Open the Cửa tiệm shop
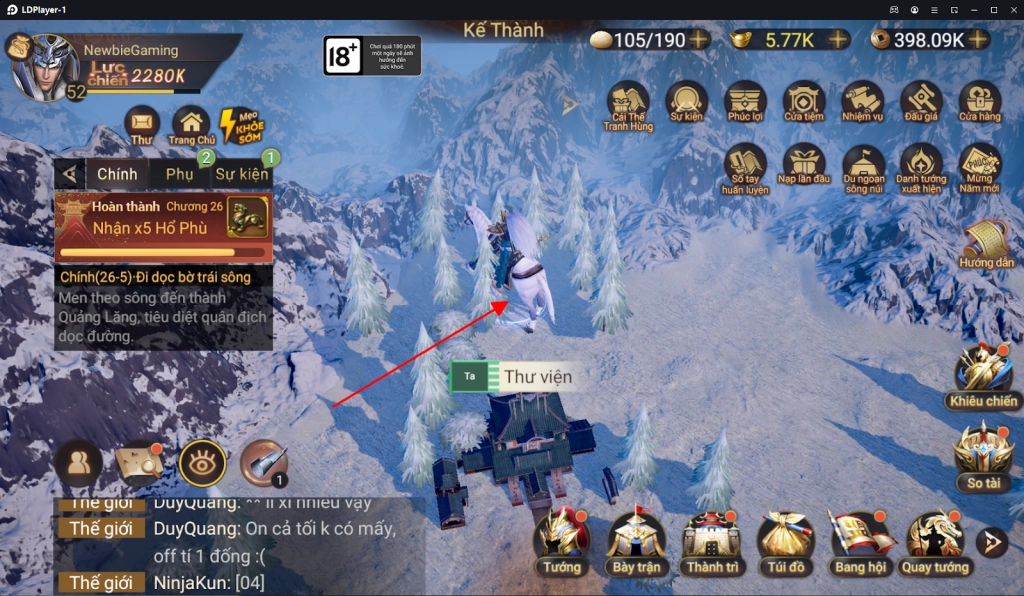1024x596 pixels. coord(804,104)
